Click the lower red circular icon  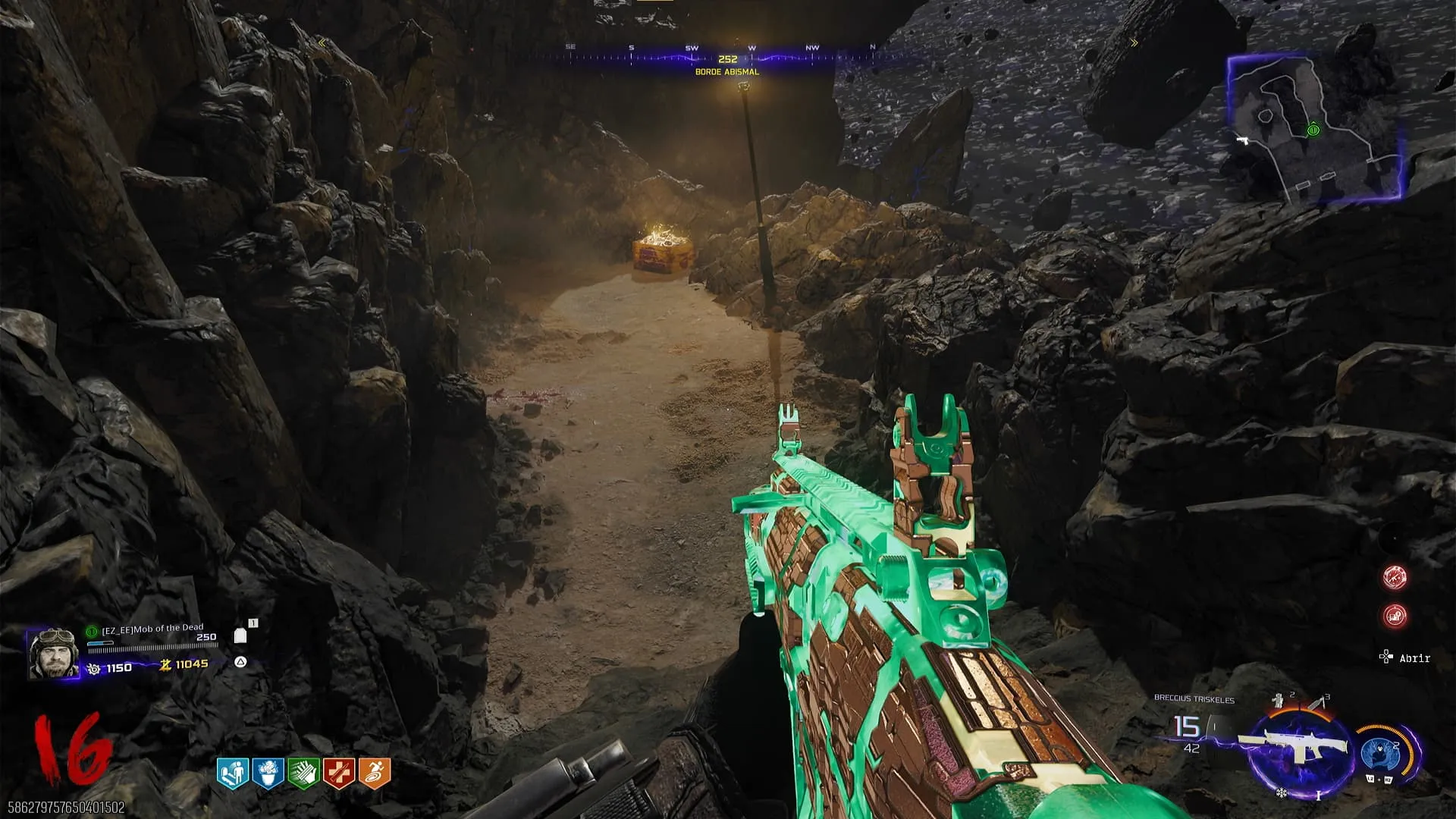[1395, 616]
